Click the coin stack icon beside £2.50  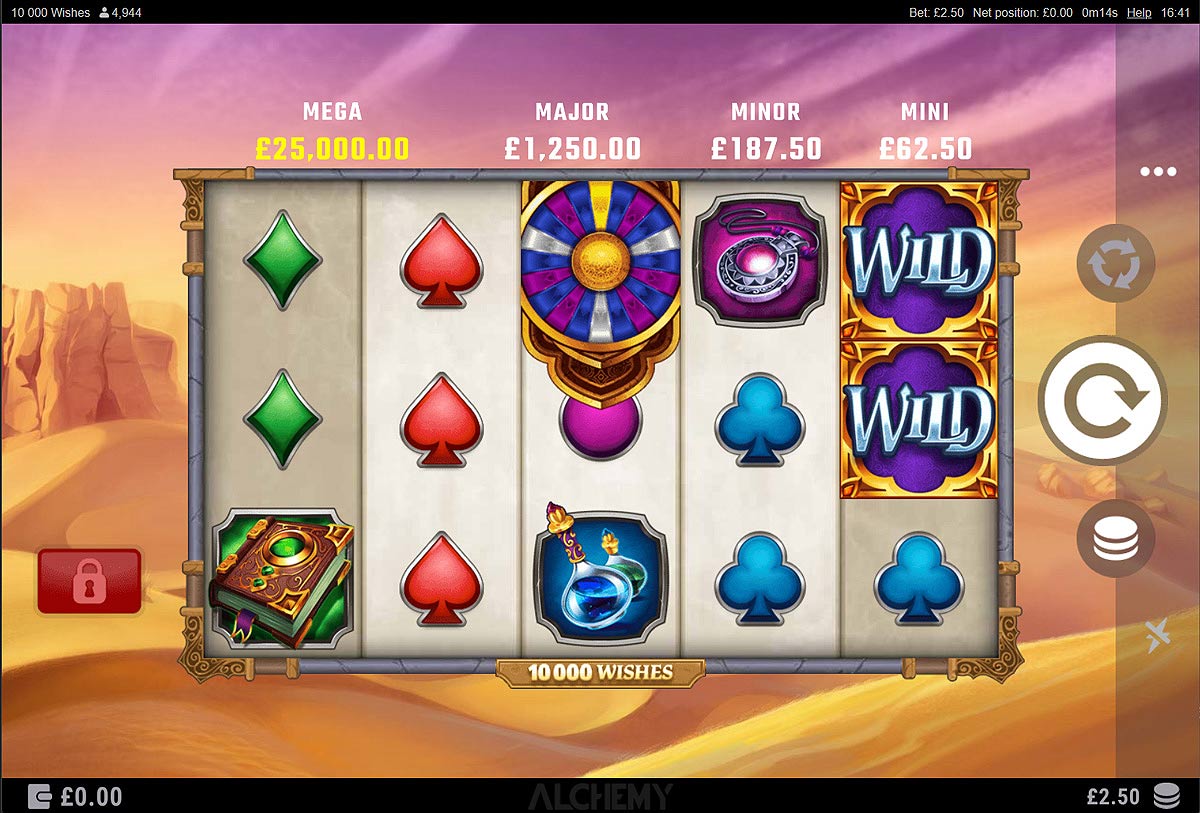1166,796
